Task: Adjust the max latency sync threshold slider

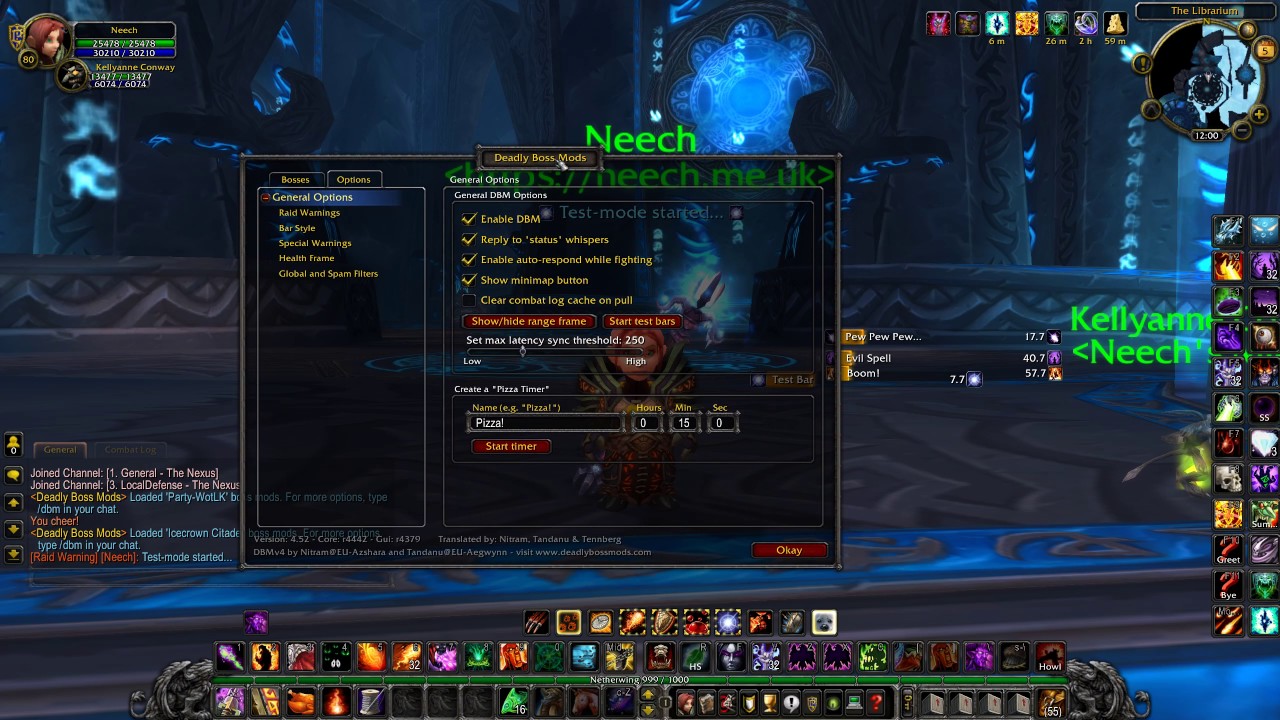Action: click(522, 353)
